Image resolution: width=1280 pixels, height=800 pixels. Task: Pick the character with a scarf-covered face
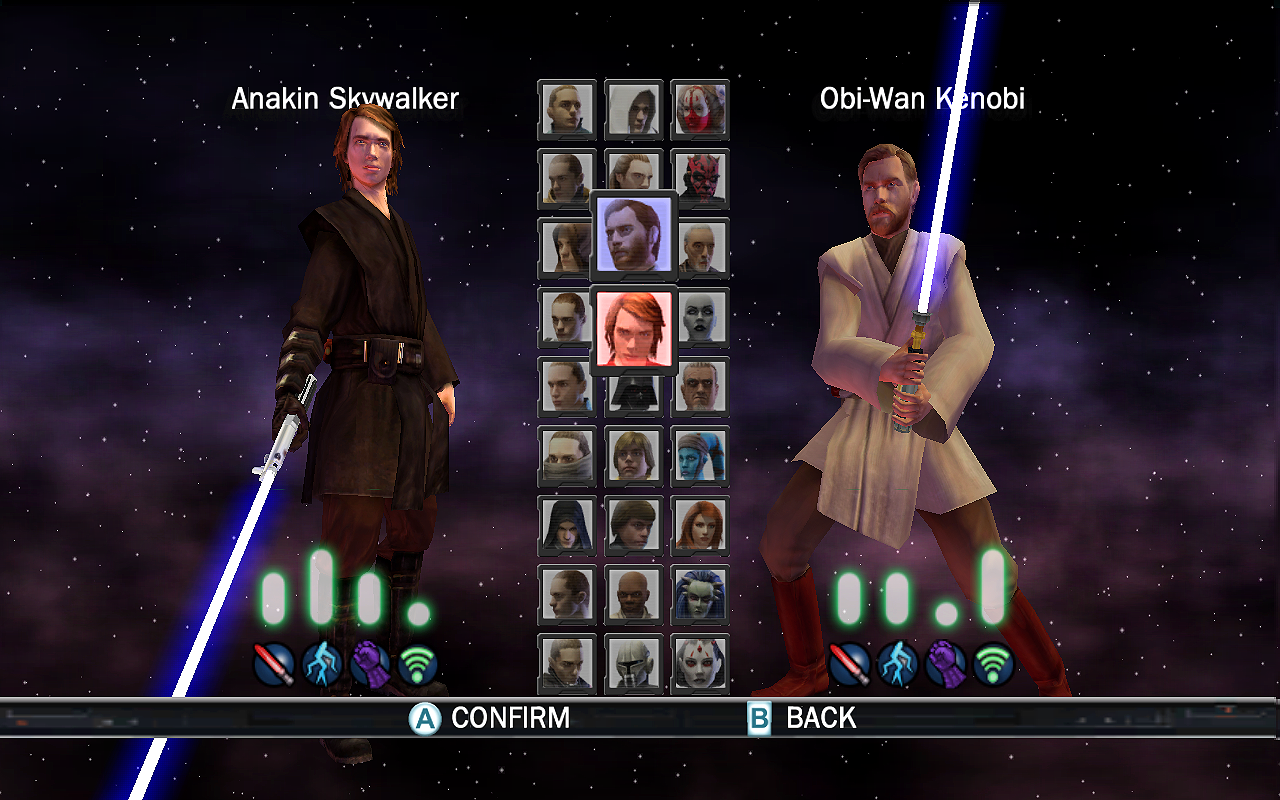[566, 456]
